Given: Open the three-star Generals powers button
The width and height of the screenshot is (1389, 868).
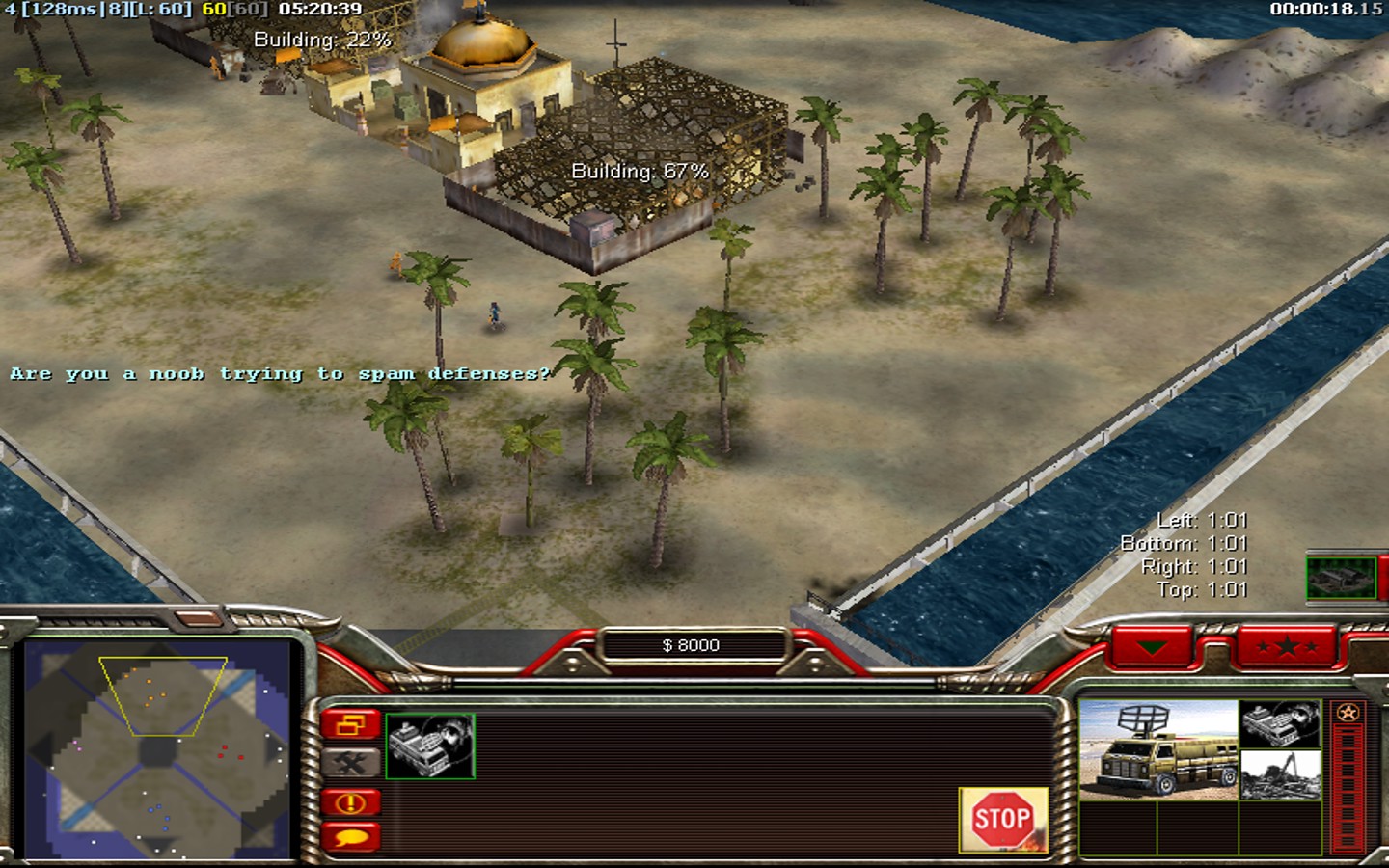Looking at the screenshot, I should pyautogui.click(x=1287, y=646).
